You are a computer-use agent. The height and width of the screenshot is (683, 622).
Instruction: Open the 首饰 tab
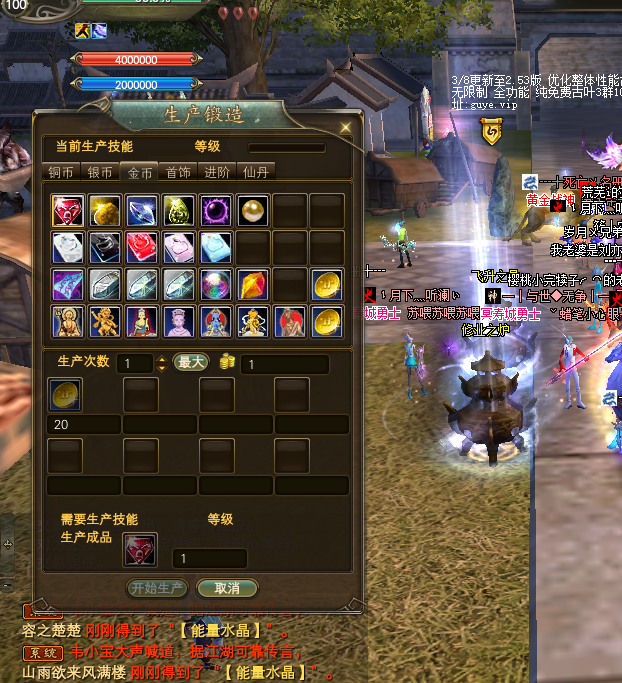point(178,172)
